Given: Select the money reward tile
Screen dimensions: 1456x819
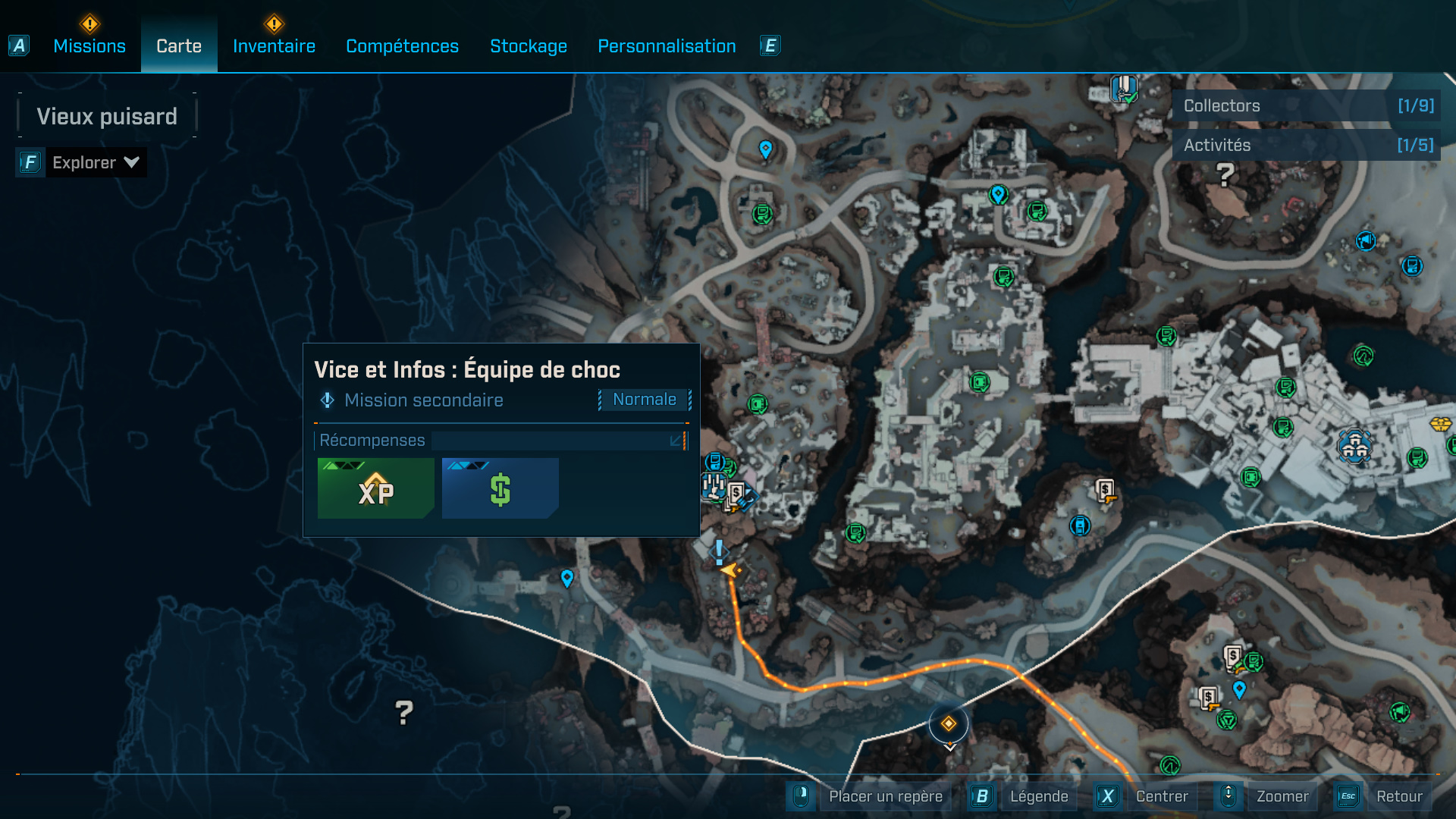Looking at the screenshot, I should point(500,489).
